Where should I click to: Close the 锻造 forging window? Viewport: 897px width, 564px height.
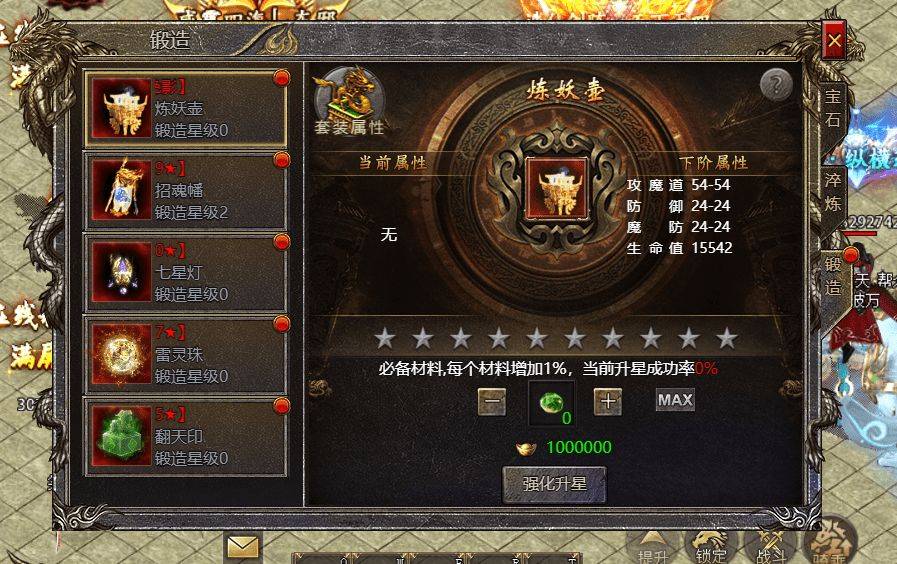(x=833, y=42)
